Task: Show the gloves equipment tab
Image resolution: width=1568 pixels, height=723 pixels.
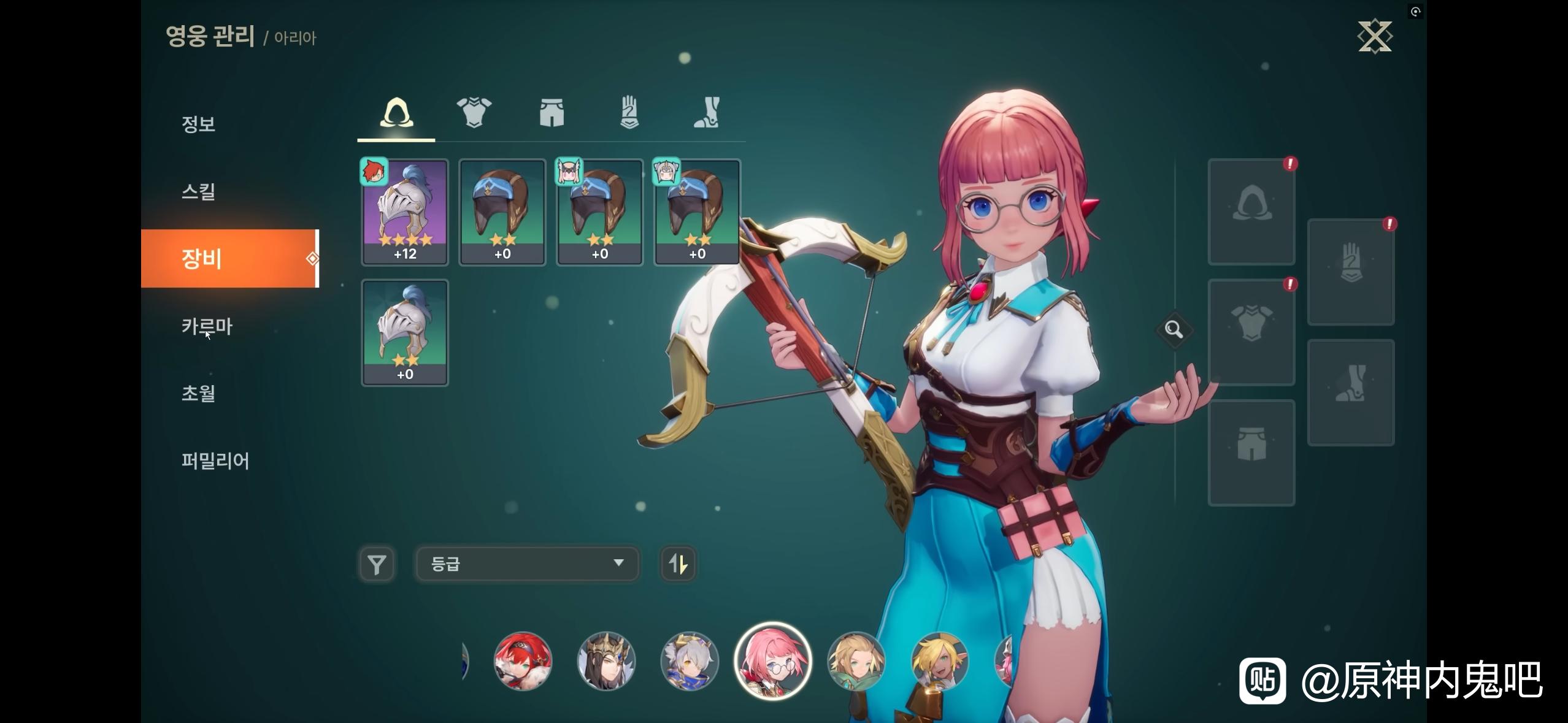Action: click(629, 113)
